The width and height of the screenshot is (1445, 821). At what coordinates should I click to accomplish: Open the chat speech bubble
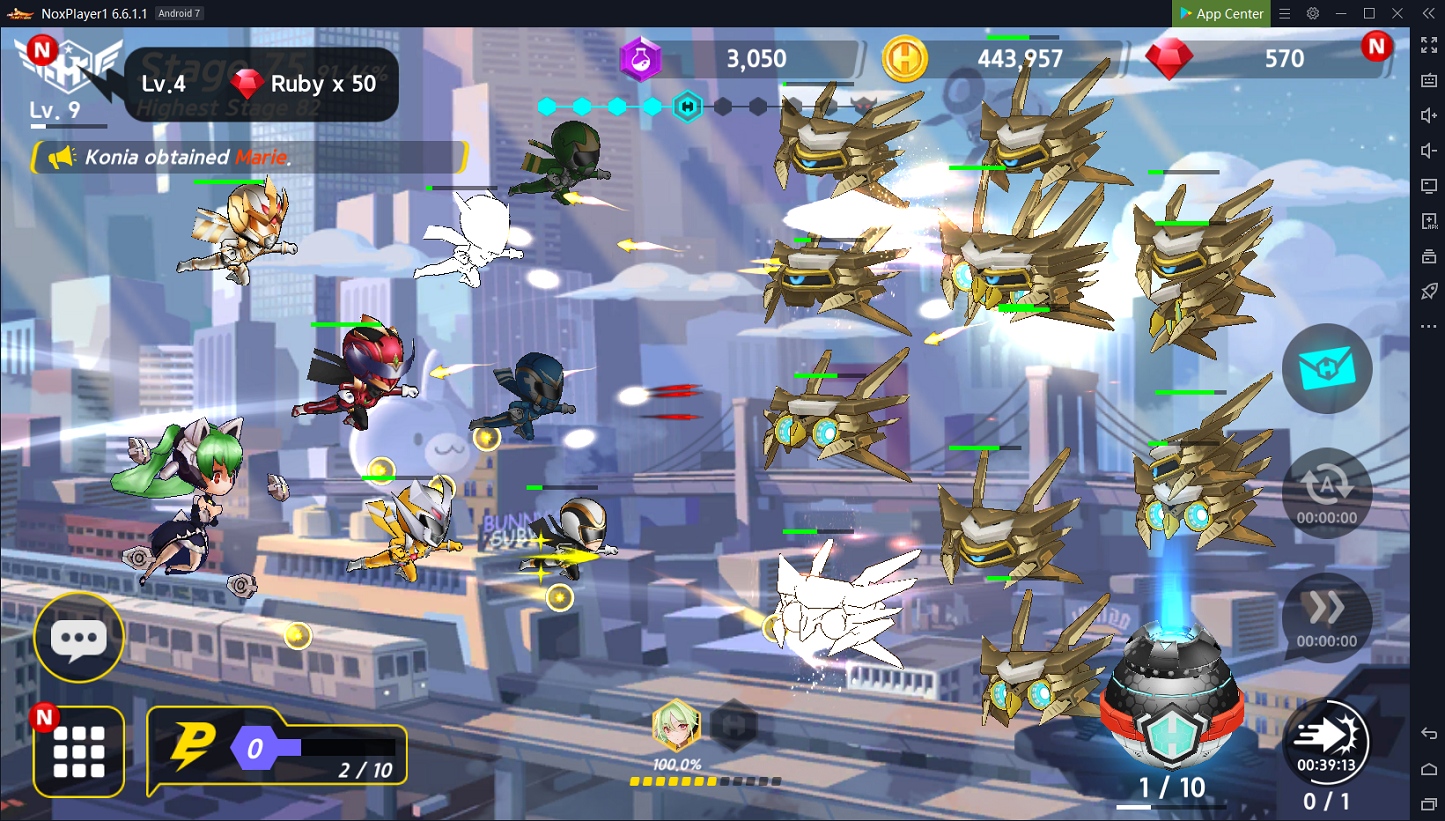tap(78, 638)
